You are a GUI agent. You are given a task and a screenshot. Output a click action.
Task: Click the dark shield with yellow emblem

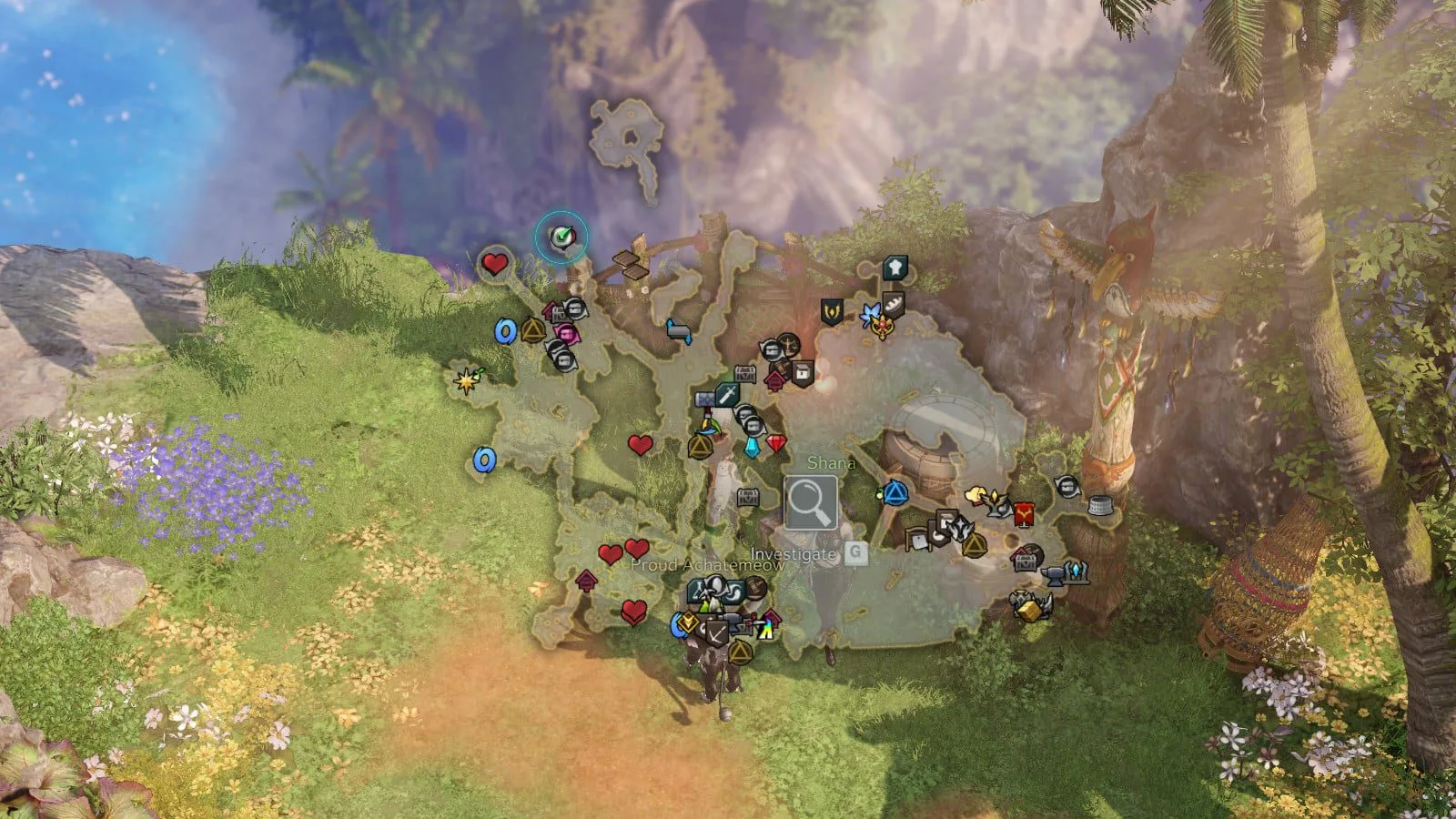[831, 311]
